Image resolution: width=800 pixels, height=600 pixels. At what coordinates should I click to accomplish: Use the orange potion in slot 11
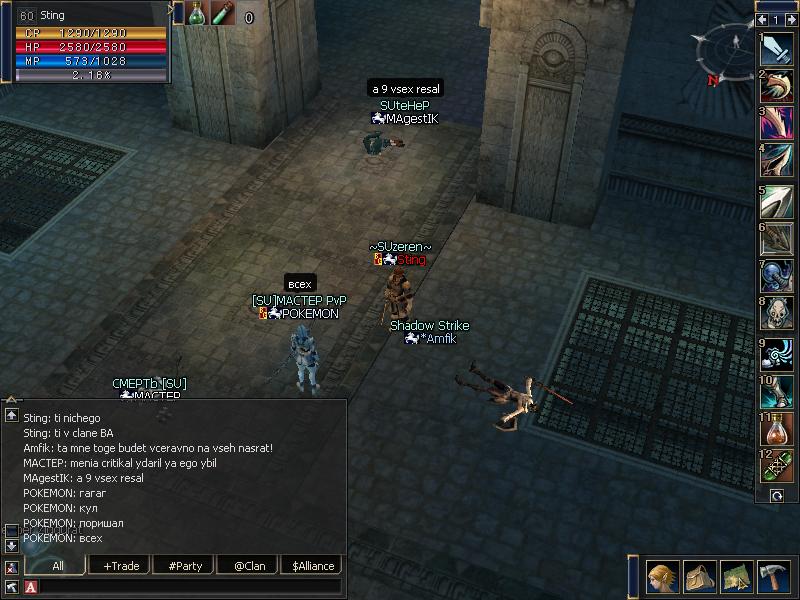pos(776,430)
